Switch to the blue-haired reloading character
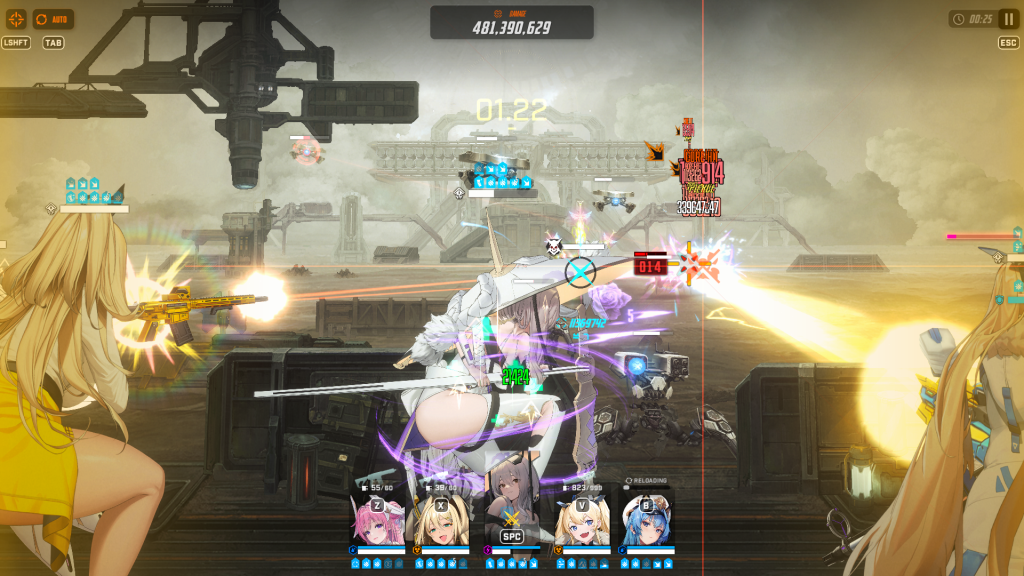This screenshot has height=576, width=1024. pyautogui.click(x=646, y=520)
